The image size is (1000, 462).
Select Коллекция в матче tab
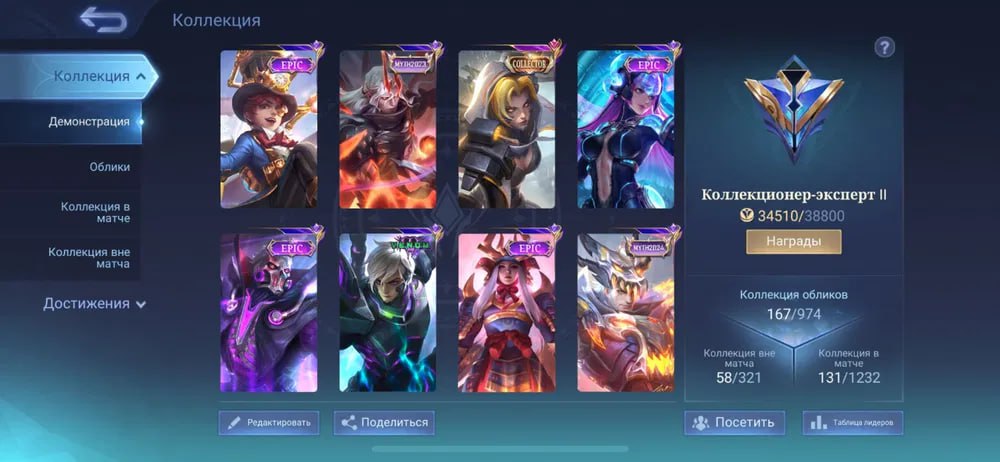(95, 213)
